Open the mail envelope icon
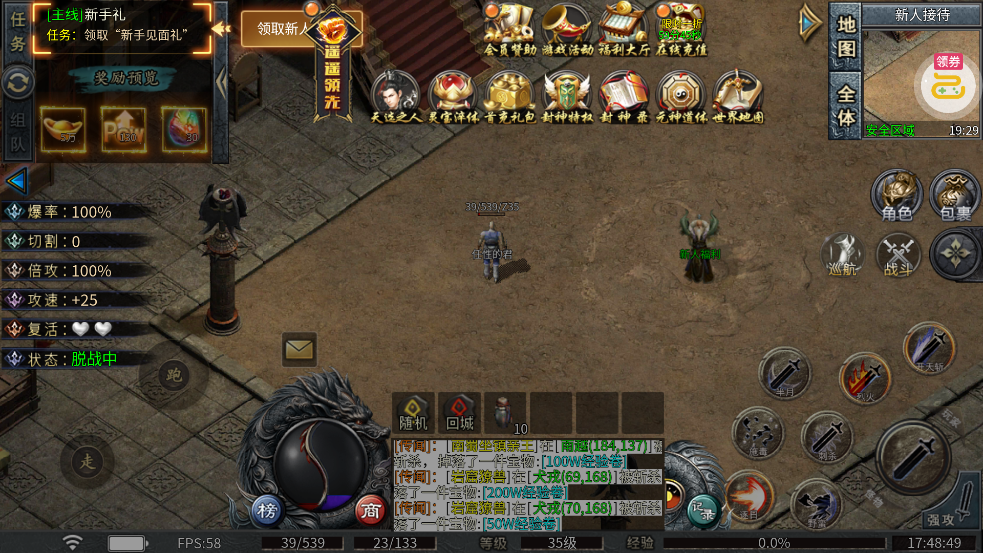983x553 pixels. point(299,349)
